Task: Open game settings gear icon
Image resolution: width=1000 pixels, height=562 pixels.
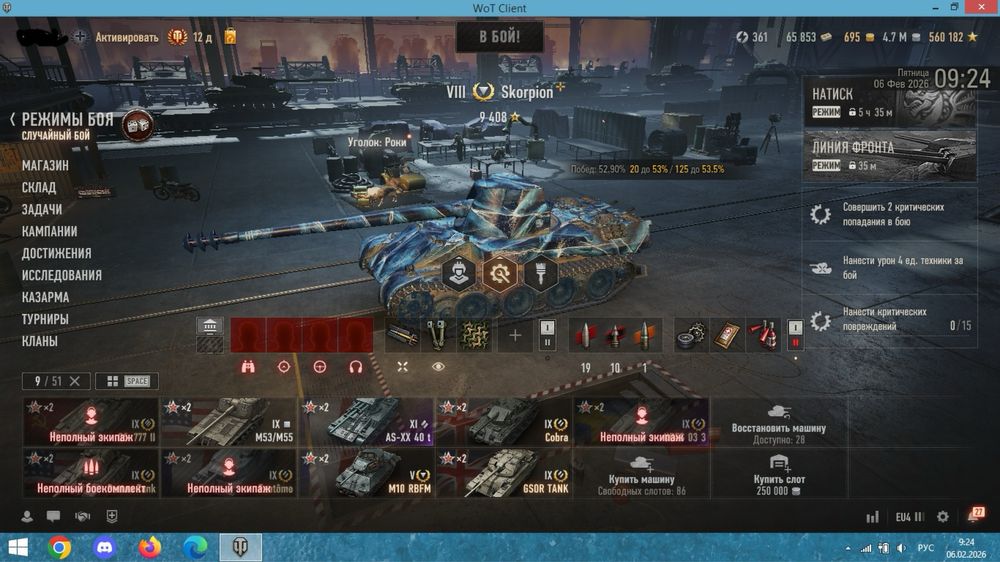Action: 942,517
